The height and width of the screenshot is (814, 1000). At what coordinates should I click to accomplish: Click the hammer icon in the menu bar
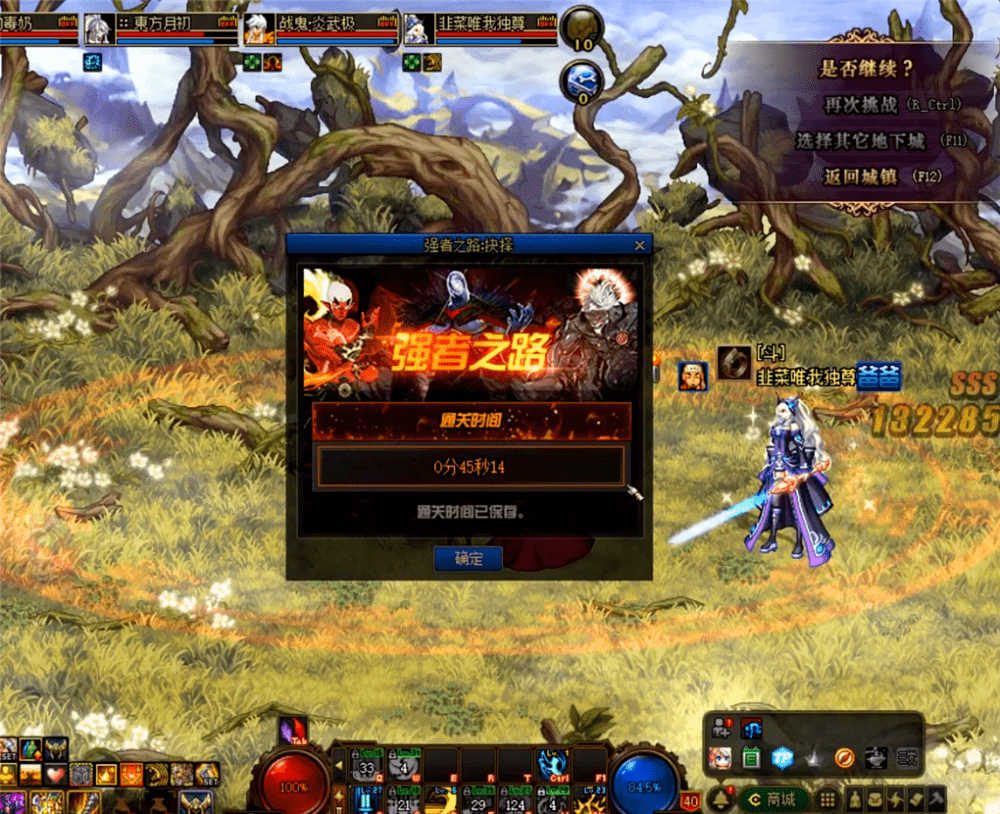pos(937,799)
